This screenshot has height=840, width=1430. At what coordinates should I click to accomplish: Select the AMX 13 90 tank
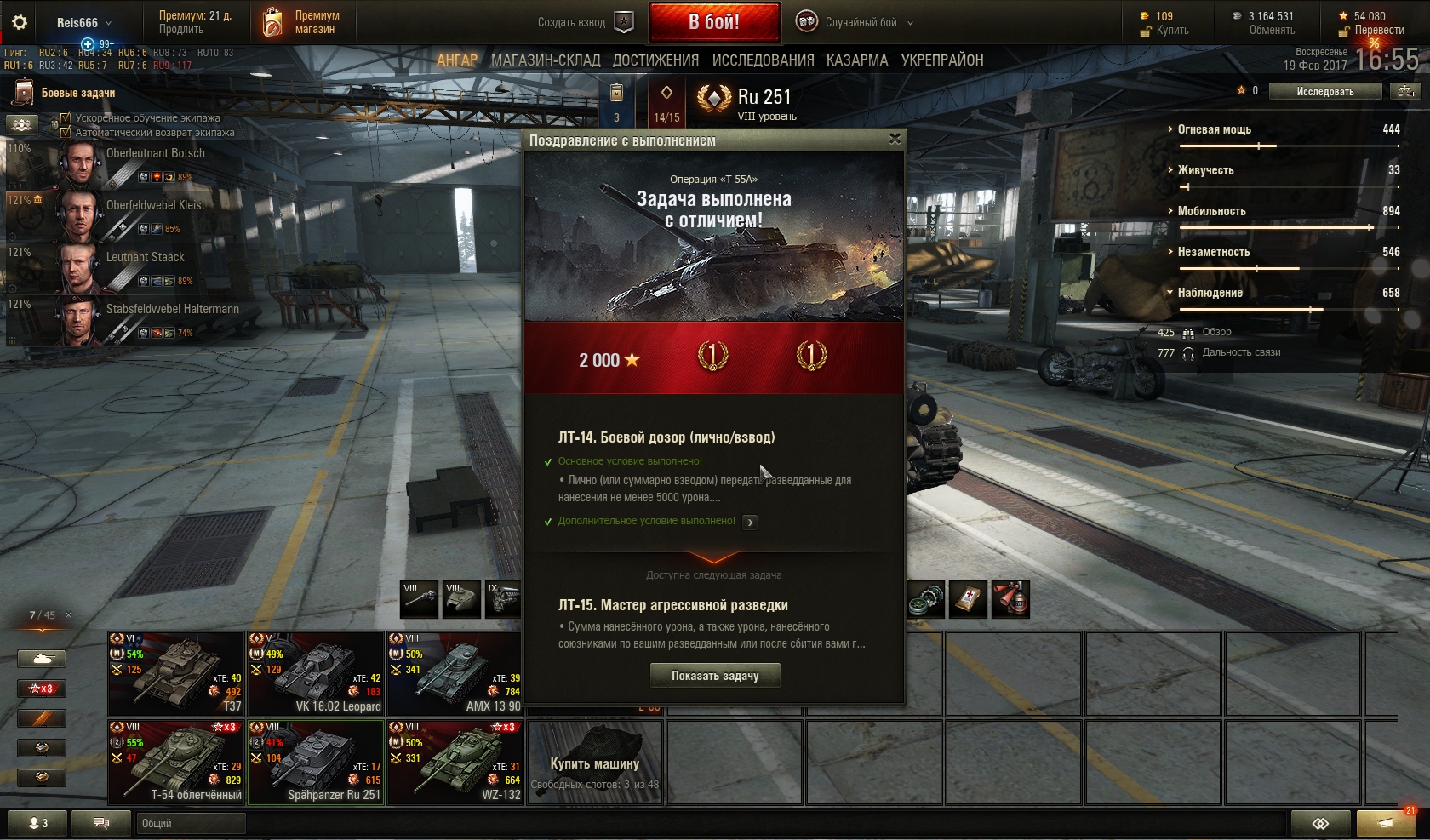click(x=455, y=673)
